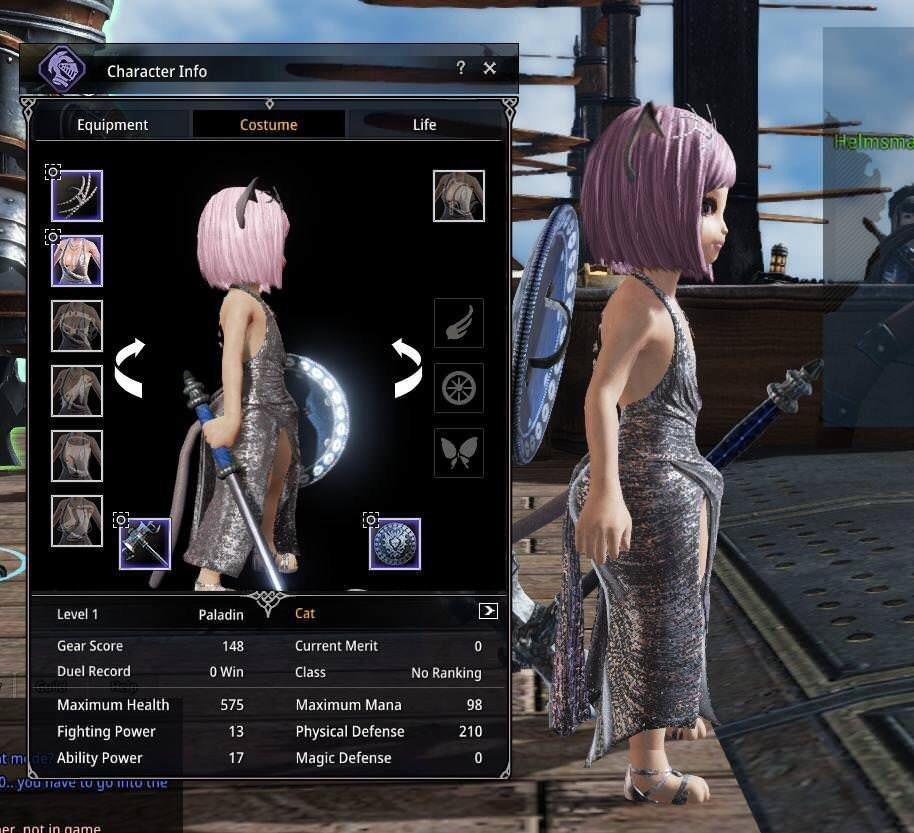Expand details with the arrow beside Cat
Screen dimensions: 914x833
coord(488,611)
